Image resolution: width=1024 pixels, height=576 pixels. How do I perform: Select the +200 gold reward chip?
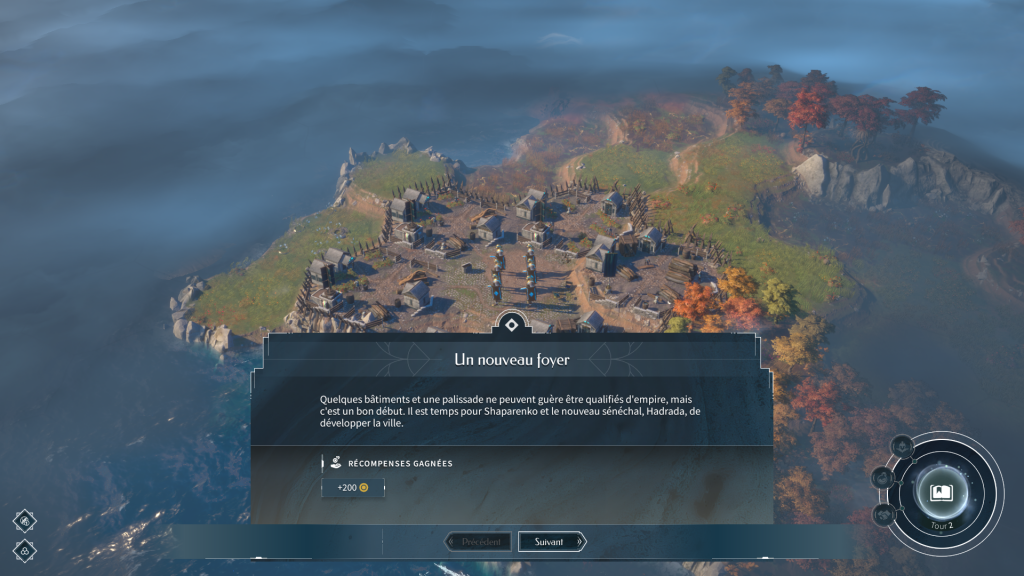tap(352, 488)
